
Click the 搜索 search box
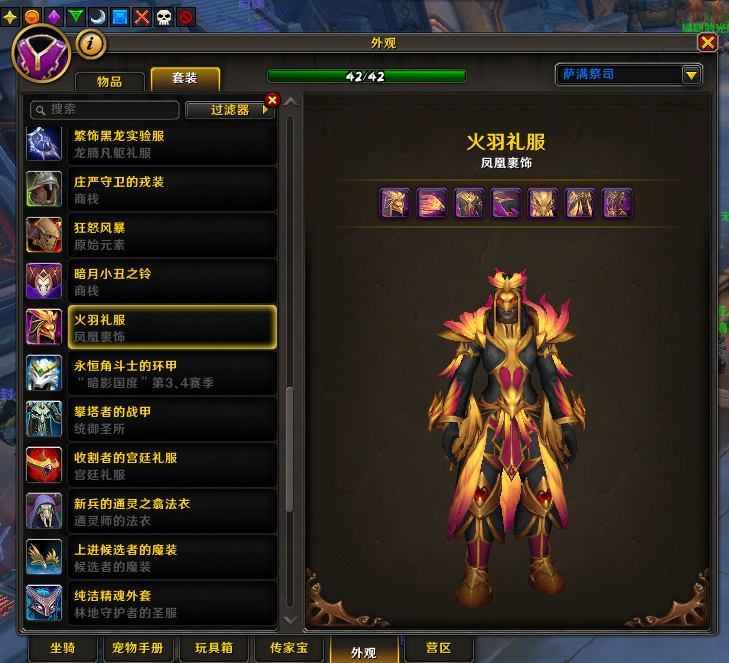click(106, 109)
